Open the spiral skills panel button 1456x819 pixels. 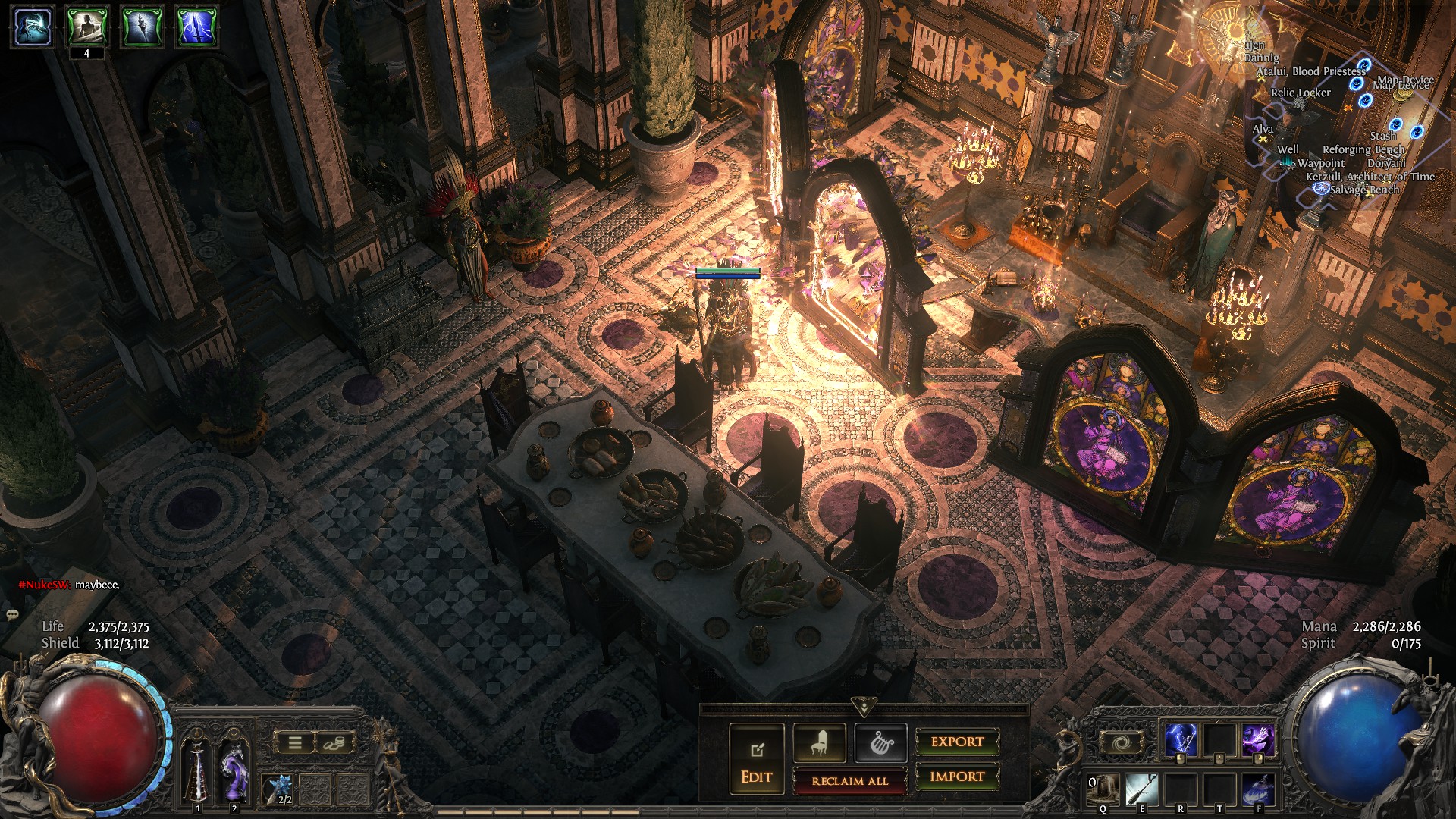(1122, 742)
